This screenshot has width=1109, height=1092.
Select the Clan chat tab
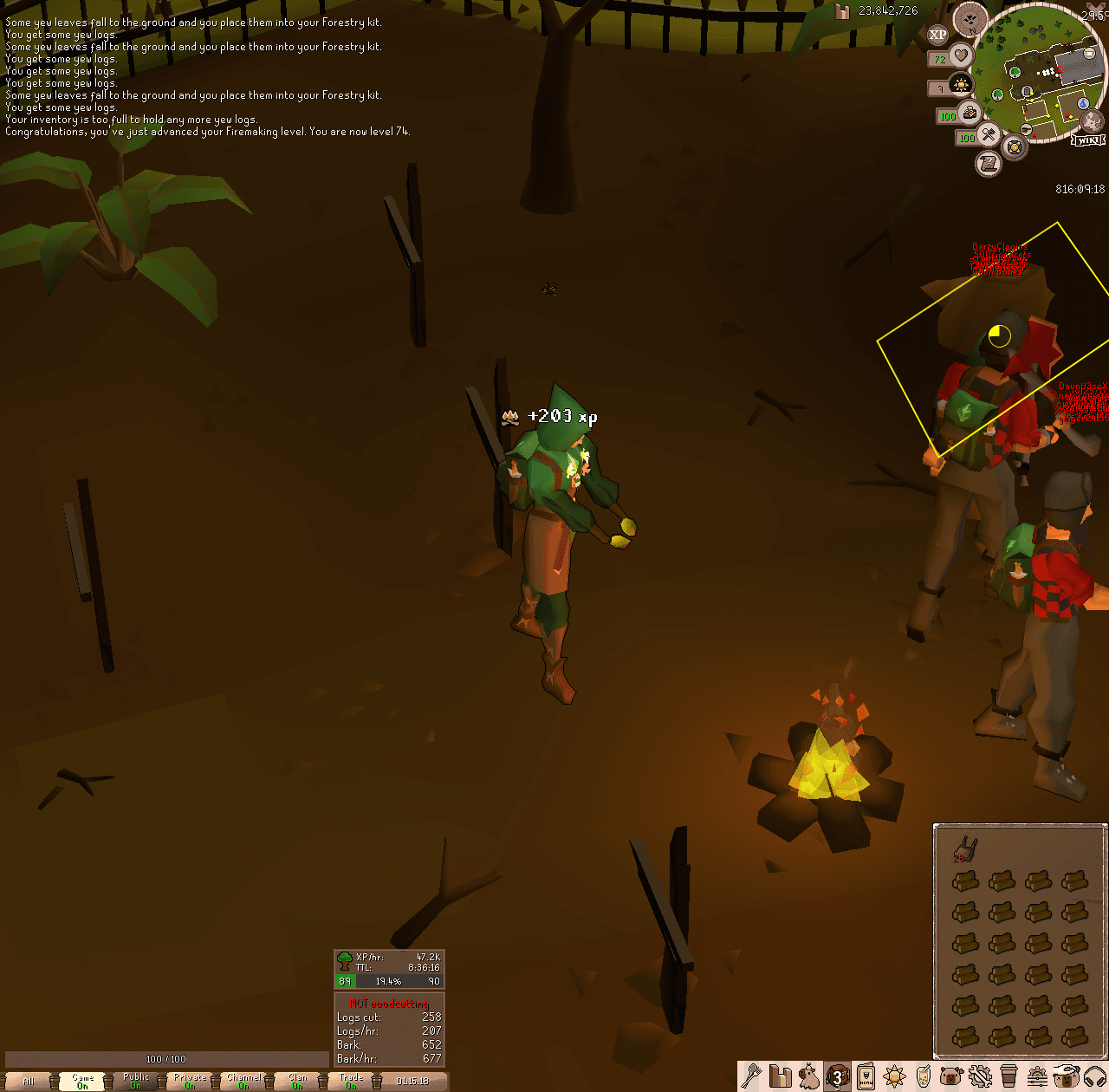(x=296, y=1081)
